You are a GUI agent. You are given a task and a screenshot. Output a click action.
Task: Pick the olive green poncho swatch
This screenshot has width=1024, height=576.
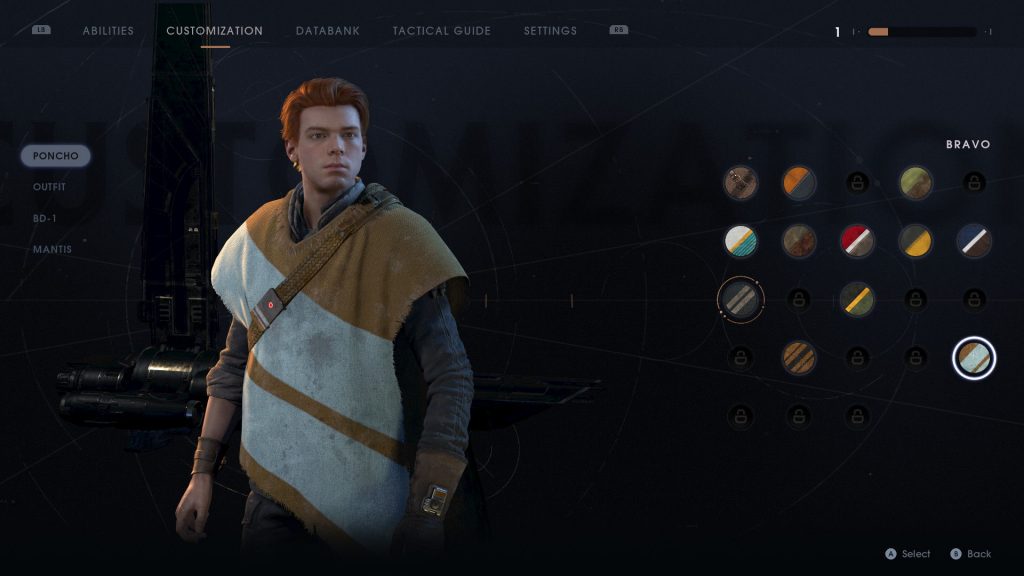pyautogui.click(x=915, y=182)
